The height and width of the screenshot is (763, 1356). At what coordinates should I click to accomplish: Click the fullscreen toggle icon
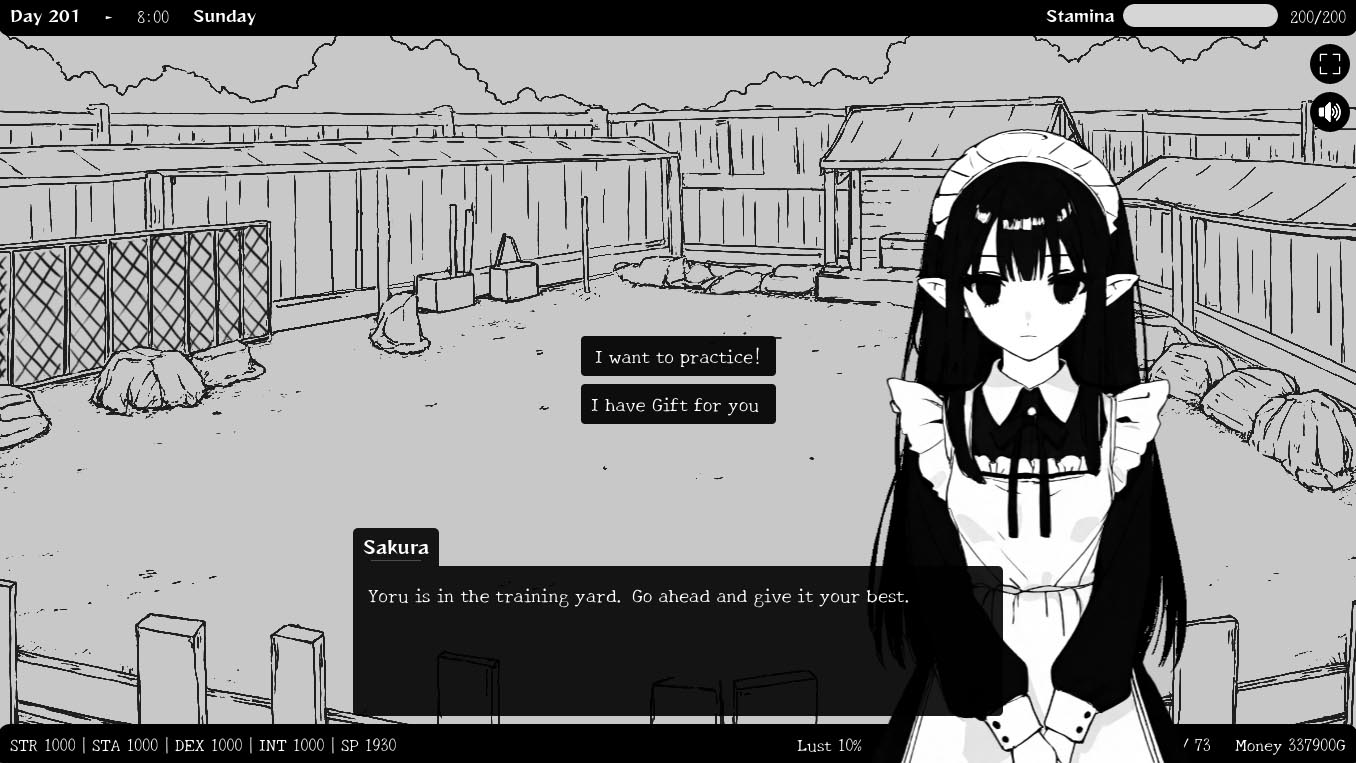tap(1330, 63)
